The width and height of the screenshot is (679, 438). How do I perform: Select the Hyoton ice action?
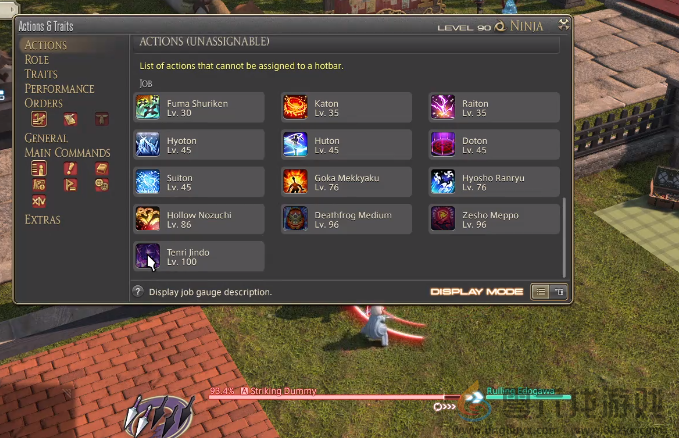(x=199, y=145)
